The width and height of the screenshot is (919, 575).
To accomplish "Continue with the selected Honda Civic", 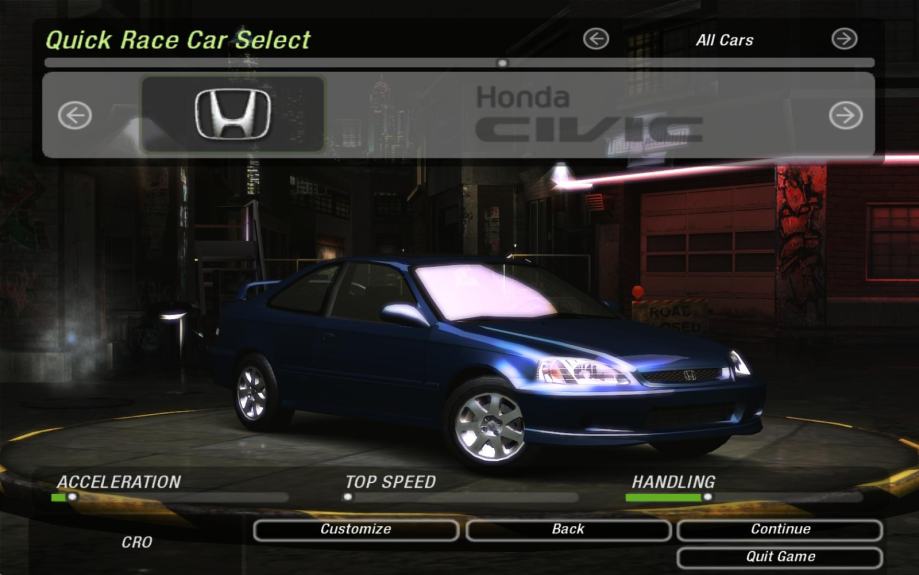I will (780, 530).
